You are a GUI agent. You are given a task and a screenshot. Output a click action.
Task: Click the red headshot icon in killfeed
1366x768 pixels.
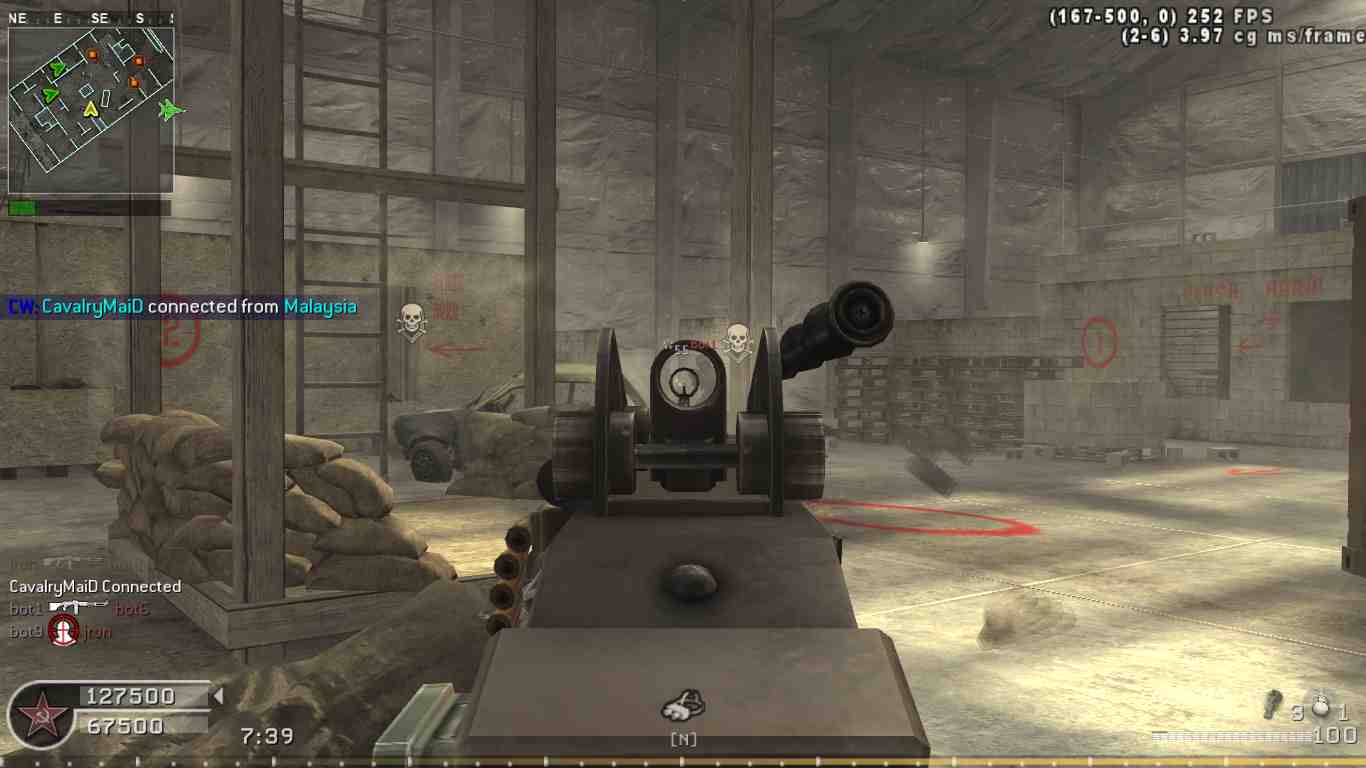pos(64,630)
